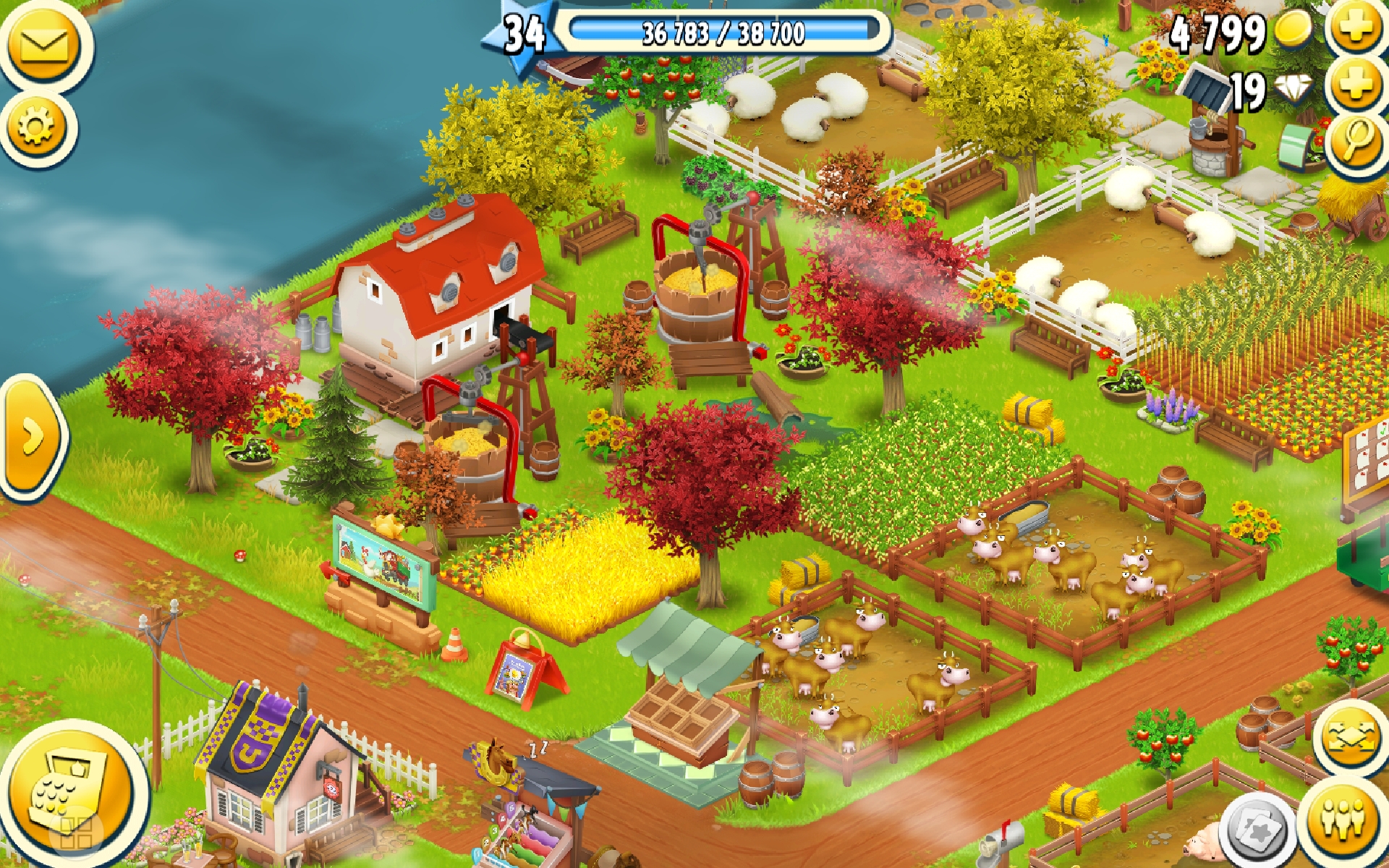
Task: Open the mailbox envelope button
Action: point(44,46)
